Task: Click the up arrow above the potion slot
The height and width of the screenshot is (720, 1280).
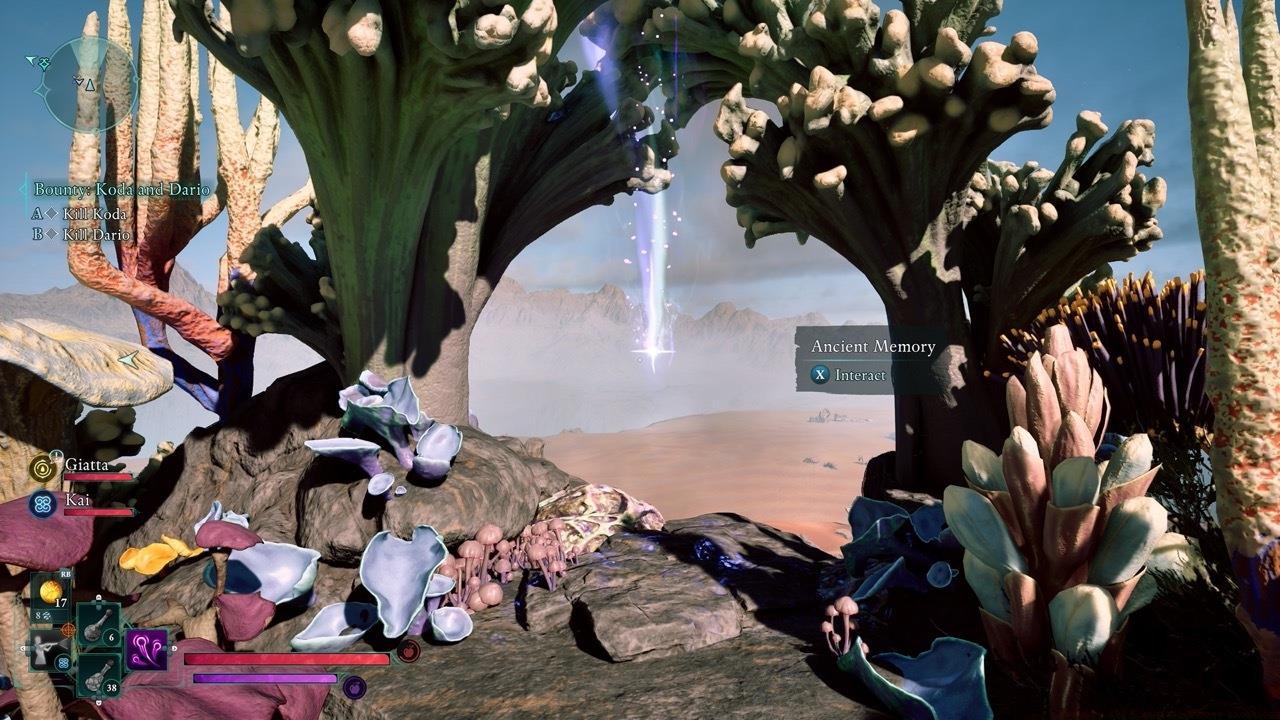Action: click(x=99, y=596)
